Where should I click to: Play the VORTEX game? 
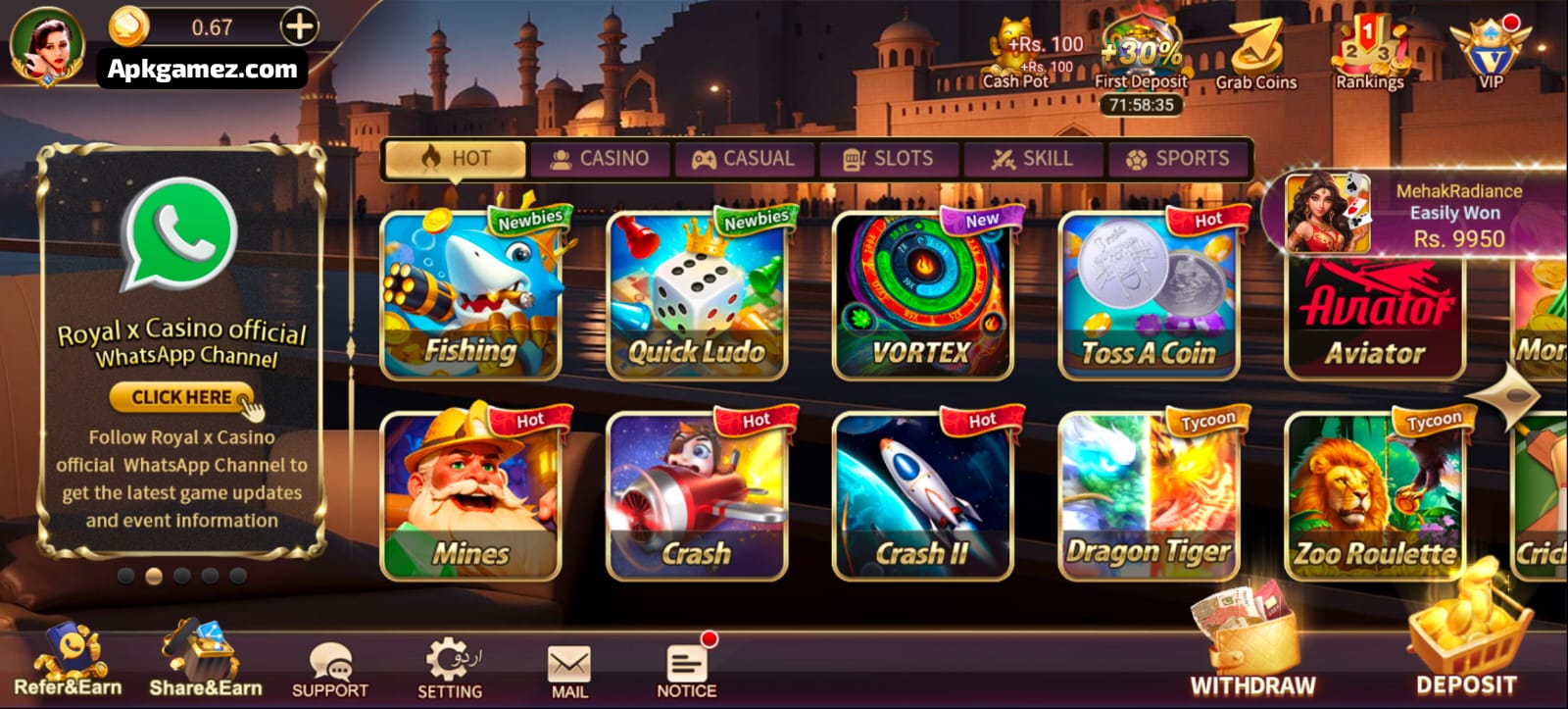(x=922, y=295)
